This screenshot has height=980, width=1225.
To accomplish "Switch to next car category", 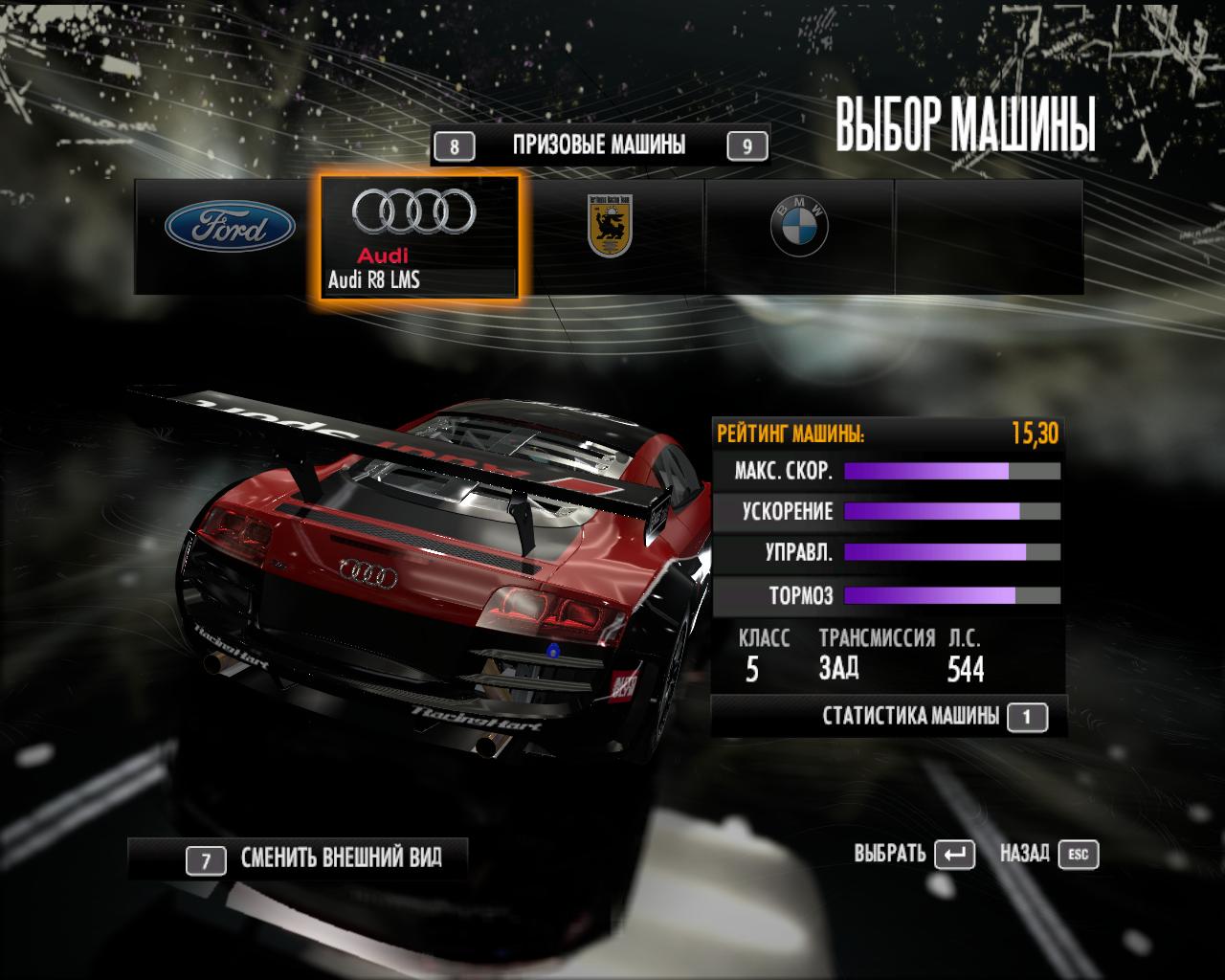I will click(747, 146).
